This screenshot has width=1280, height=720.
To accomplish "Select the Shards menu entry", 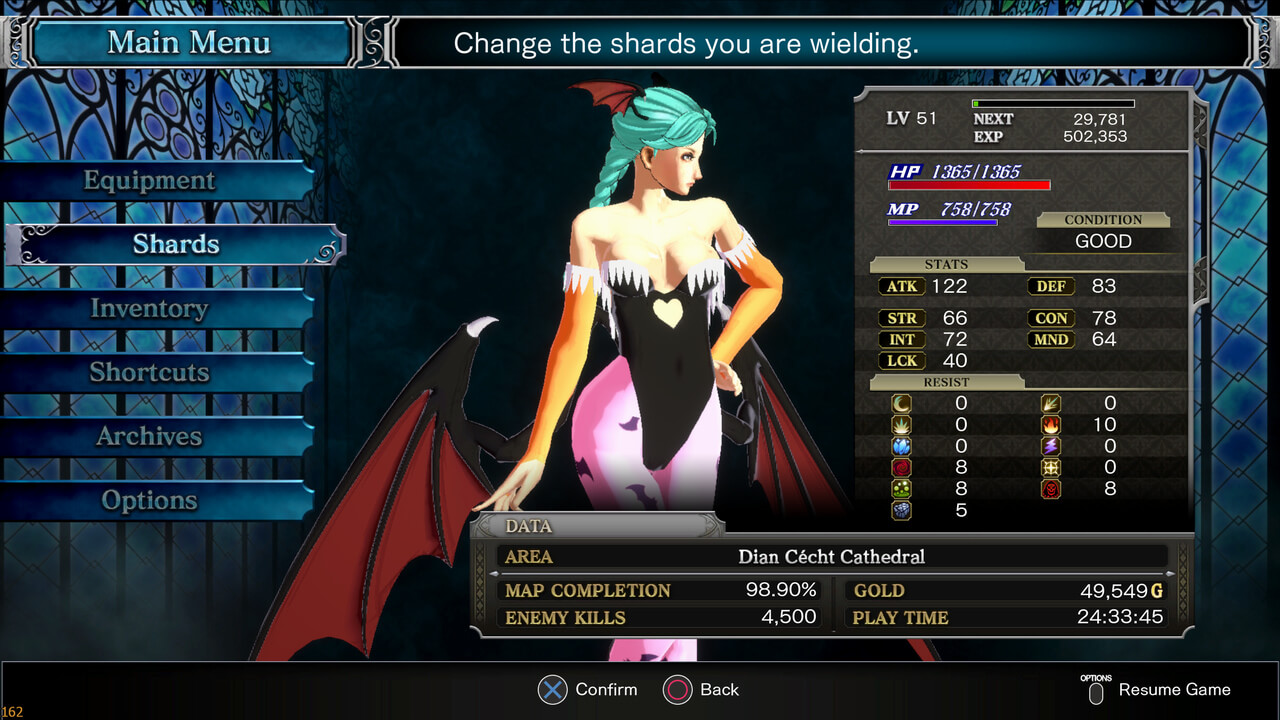I will click(x=176, y=245).
